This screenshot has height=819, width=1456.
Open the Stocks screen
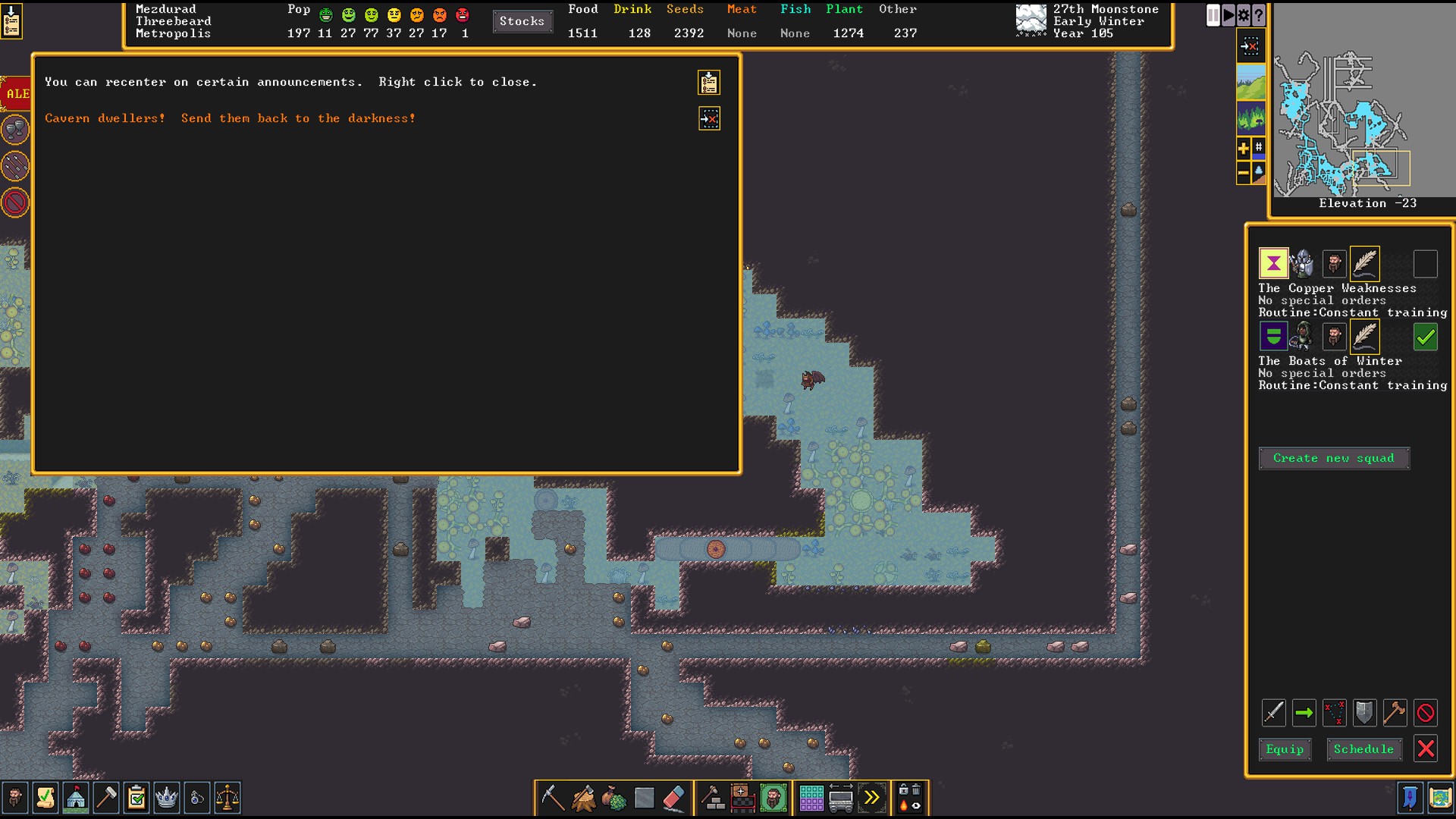(x=522, y=21)
